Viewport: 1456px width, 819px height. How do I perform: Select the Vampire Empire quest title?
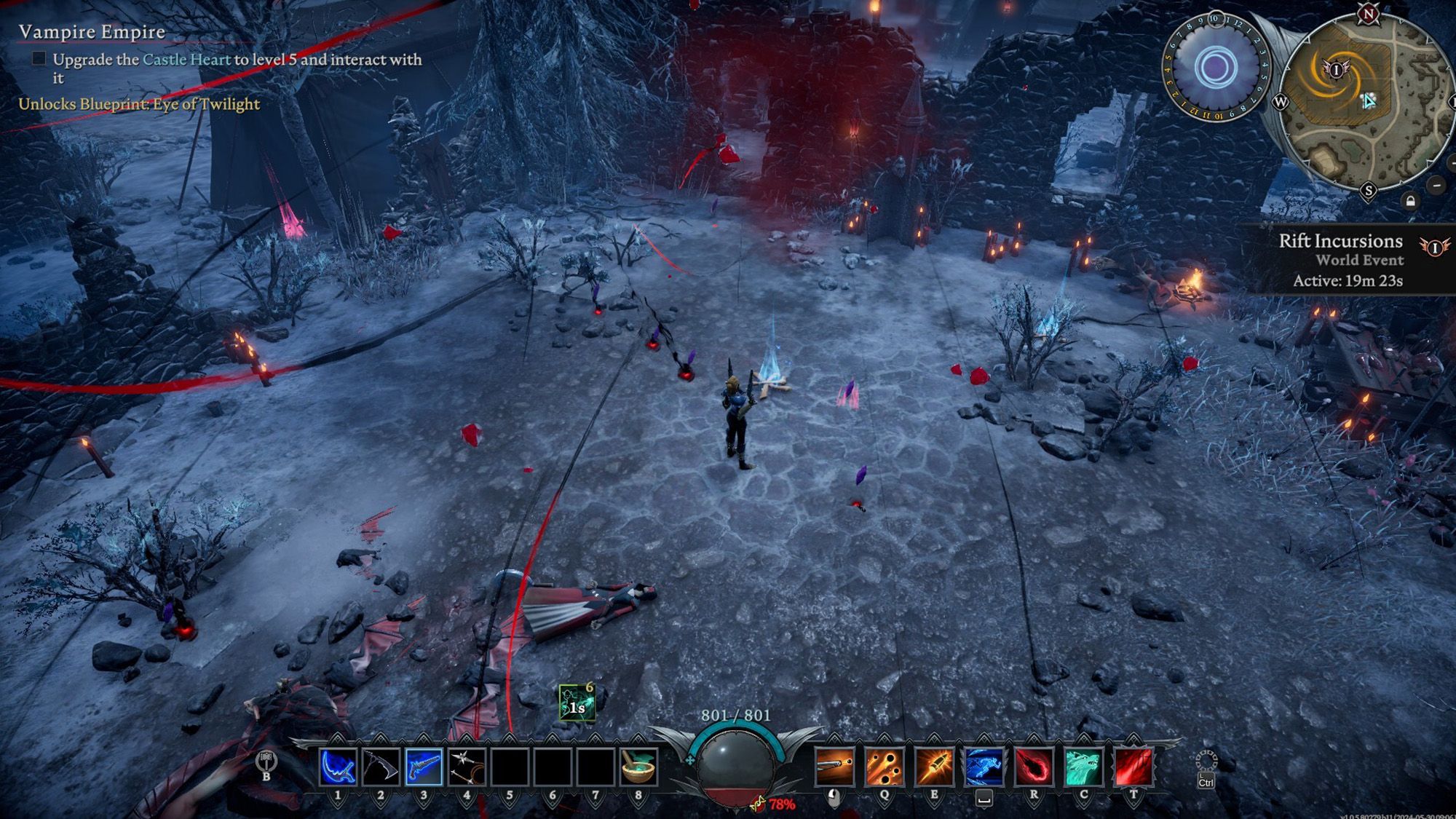[91, 32]
